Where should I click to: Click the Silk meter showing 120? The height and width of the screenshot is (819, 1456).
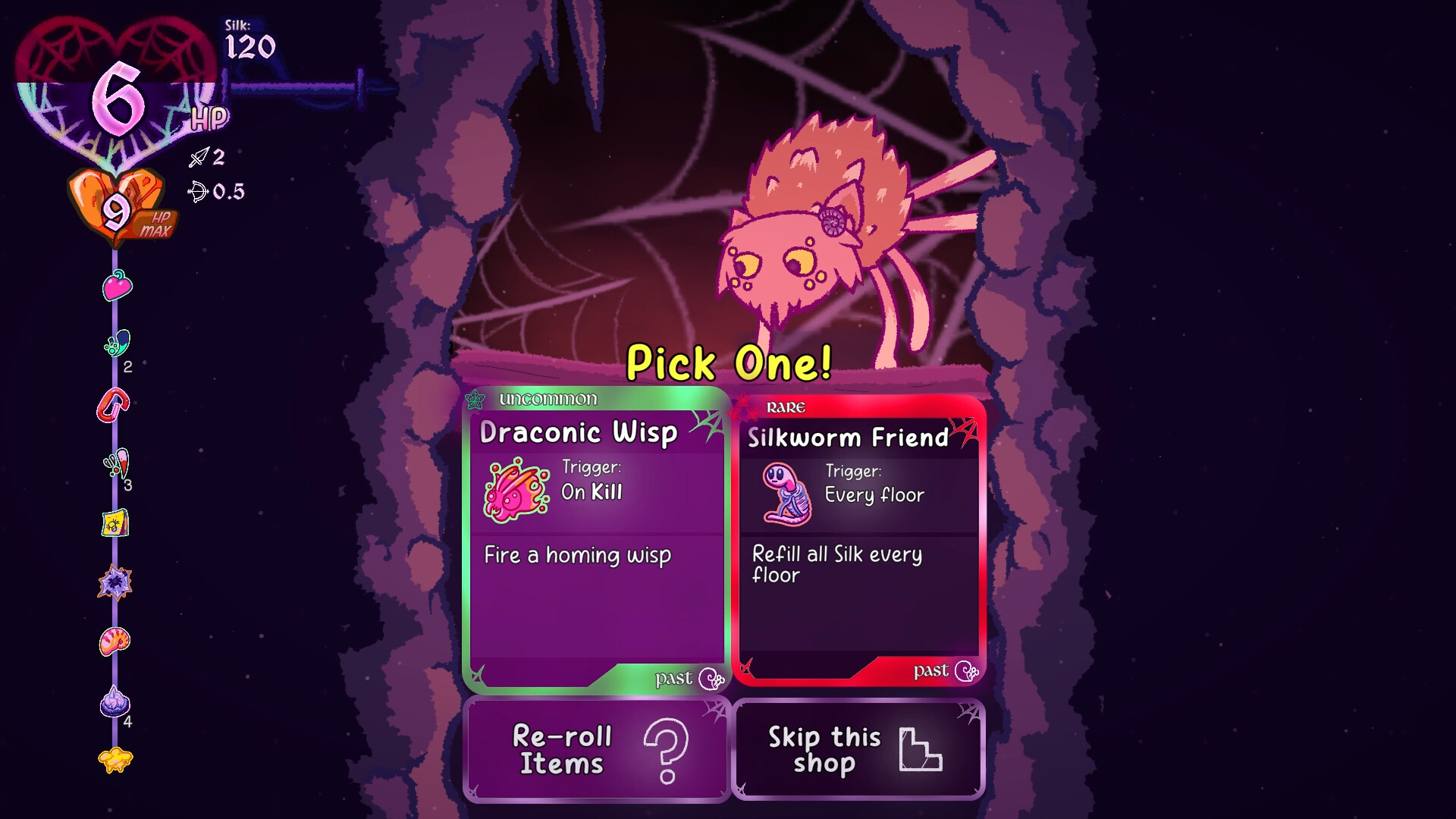pos(250,38)
